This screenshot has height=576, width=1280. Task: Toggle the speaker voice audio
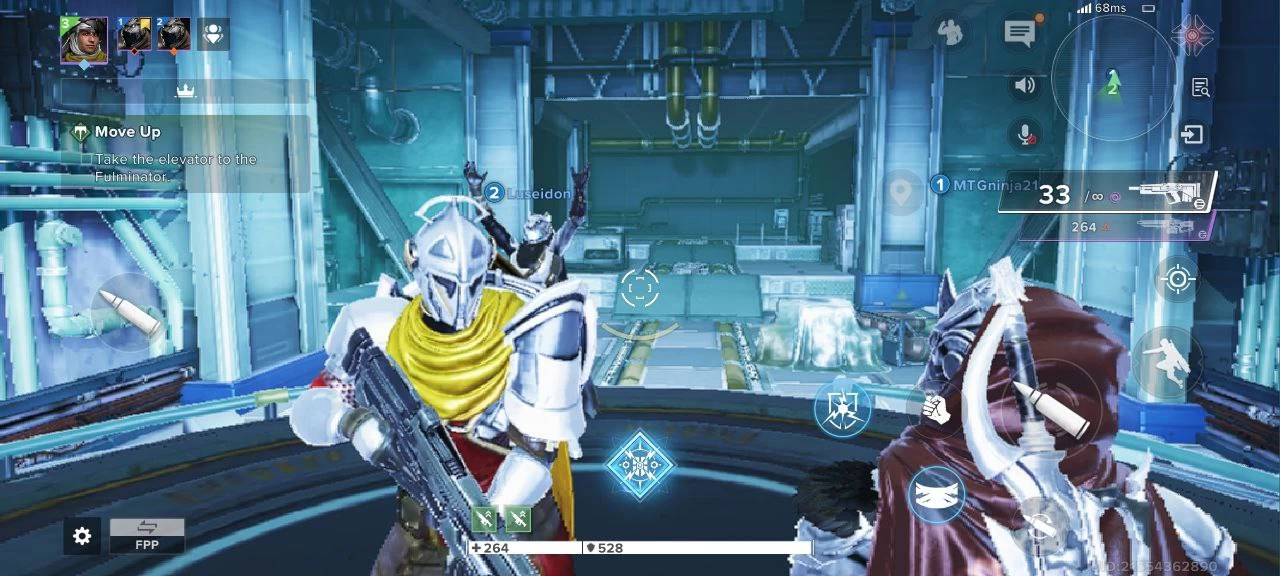point(1024,86)
